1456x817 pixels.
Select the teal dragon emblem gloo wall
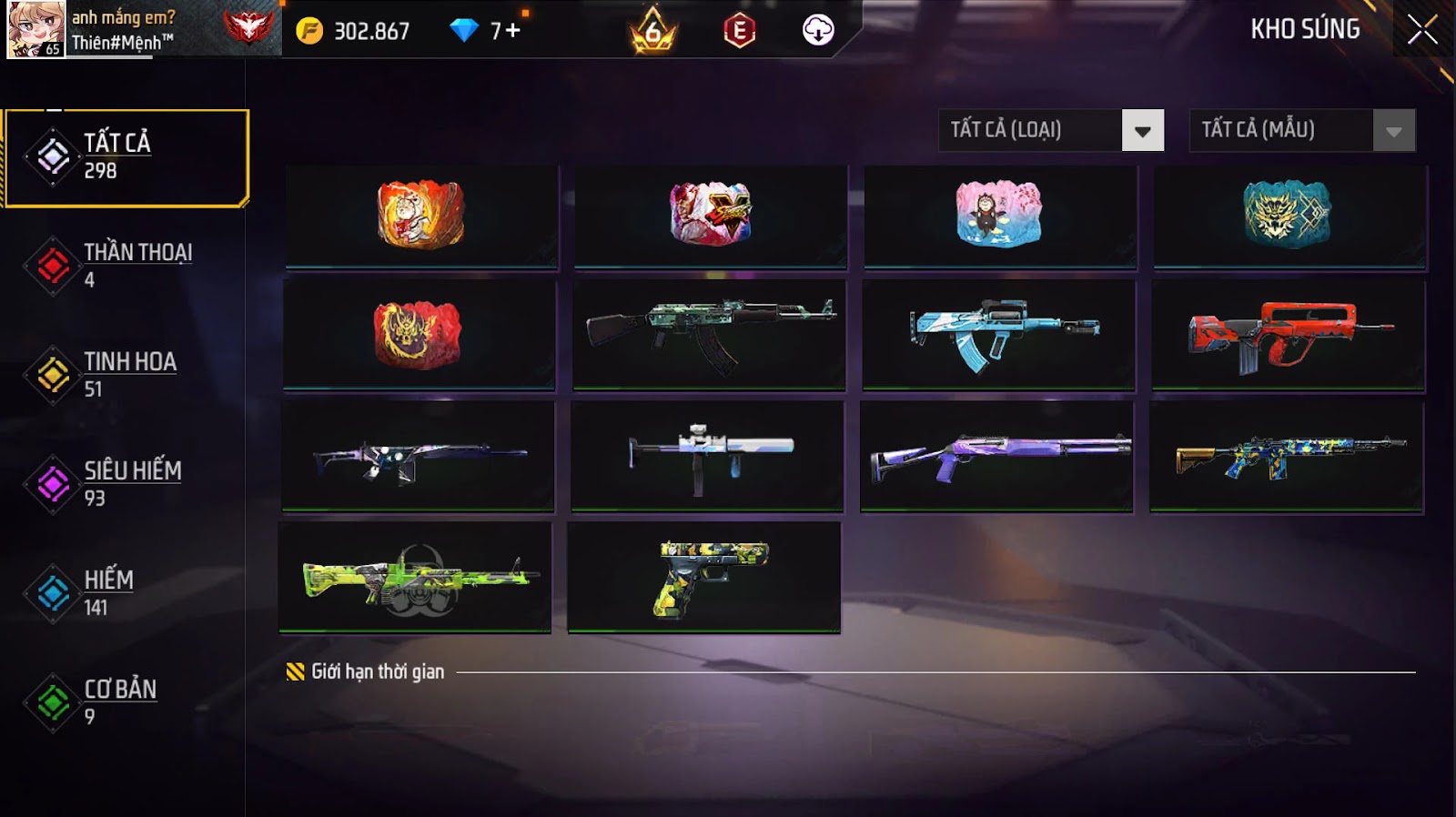pyautogui.click(x=1289, y=216)
